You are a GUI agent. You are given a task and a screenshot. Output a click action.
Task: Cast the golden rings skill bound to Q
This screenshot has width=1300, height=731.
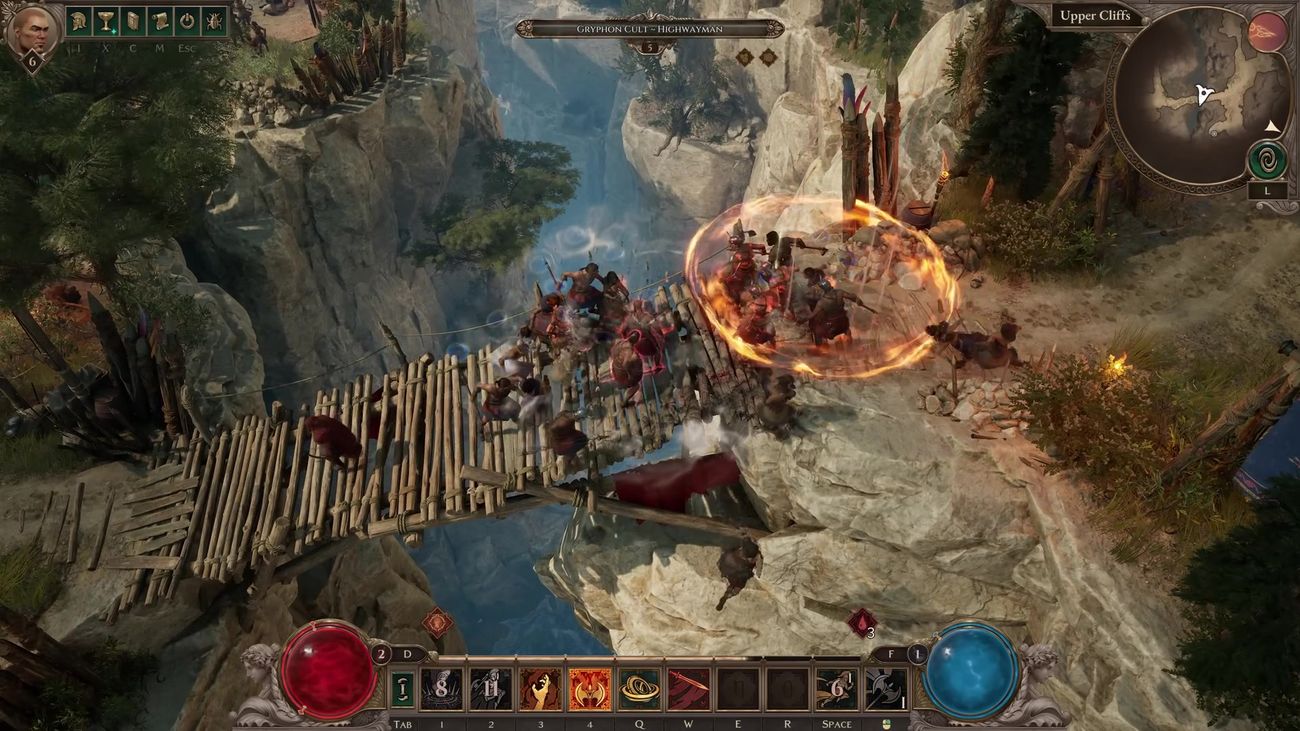(x=637, y=689)
